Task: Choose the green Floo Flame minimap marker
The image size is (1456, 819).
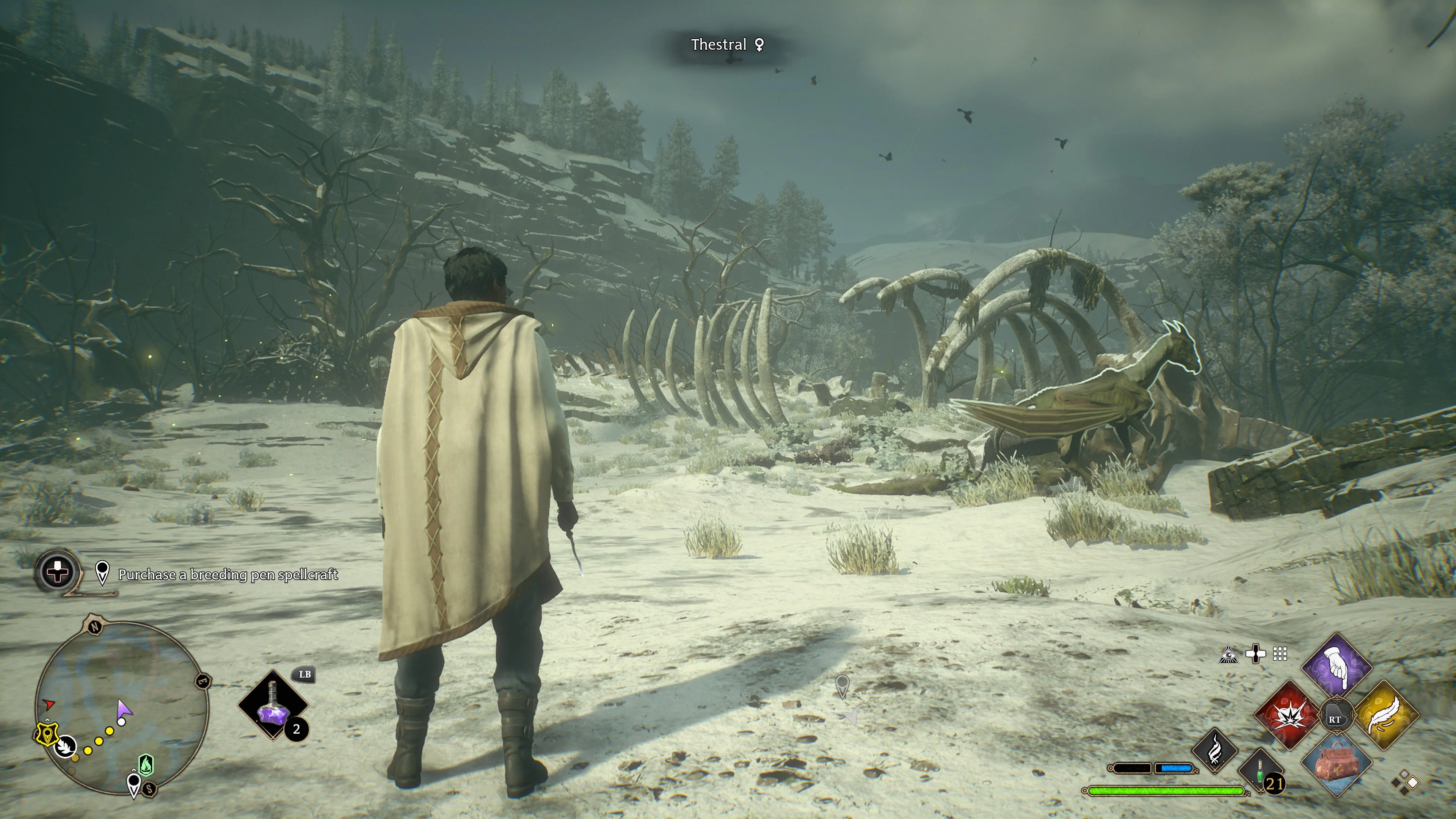Action: pos(146,765)
